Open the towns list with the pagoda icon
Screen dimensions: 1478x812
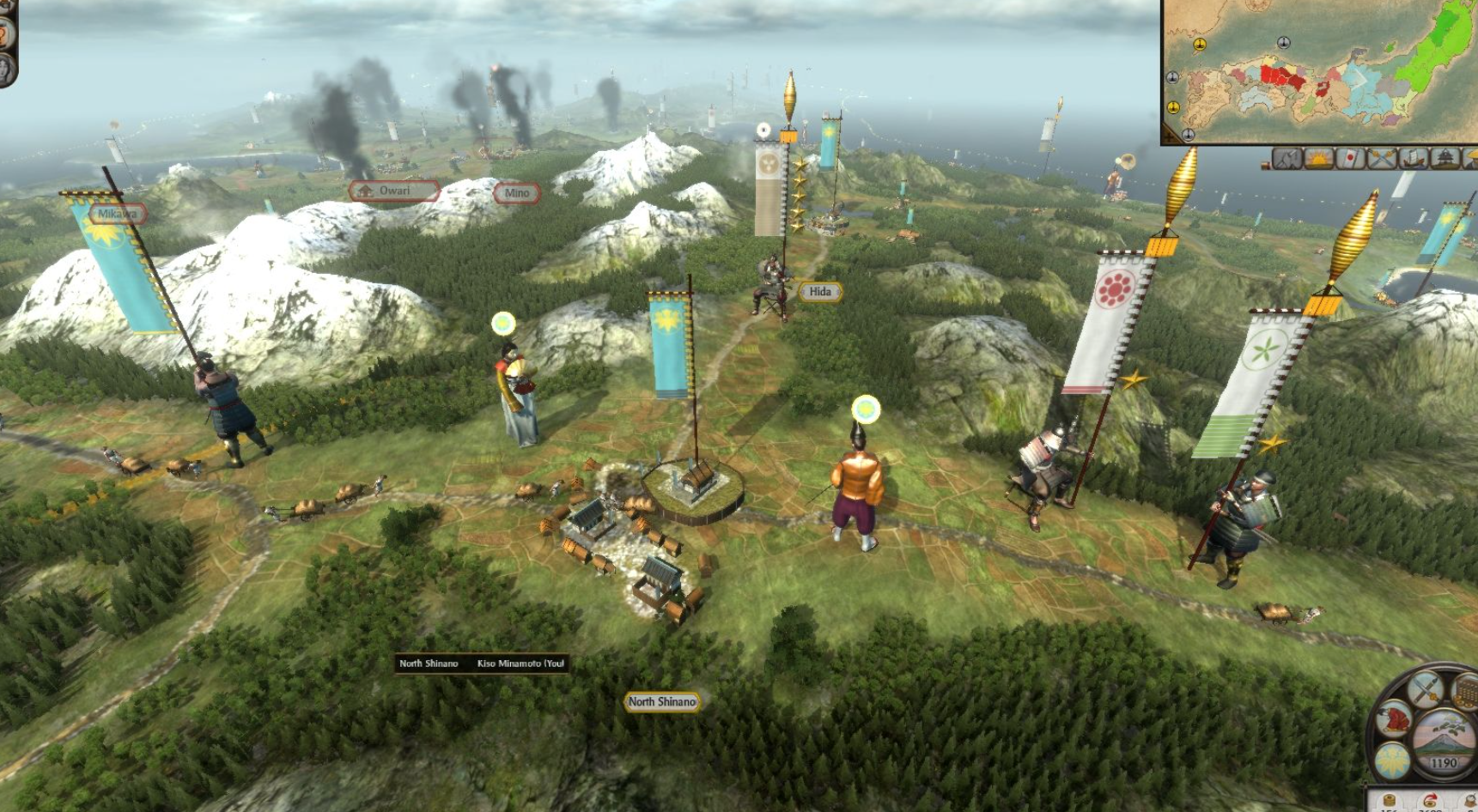(1444, 160)
